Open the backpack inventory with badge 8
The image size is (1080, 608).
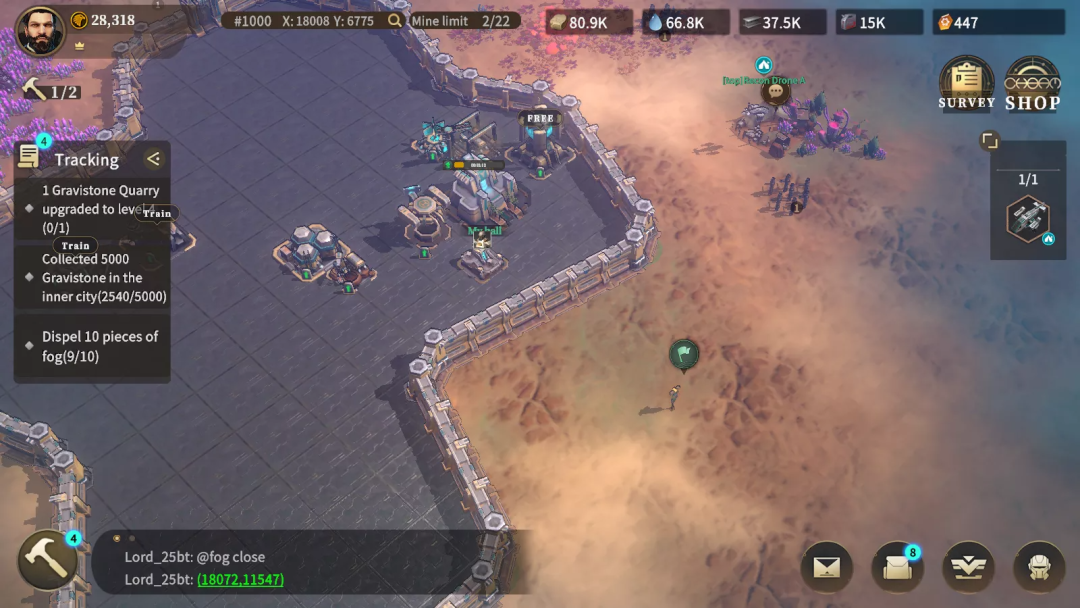tap(897, 567)
